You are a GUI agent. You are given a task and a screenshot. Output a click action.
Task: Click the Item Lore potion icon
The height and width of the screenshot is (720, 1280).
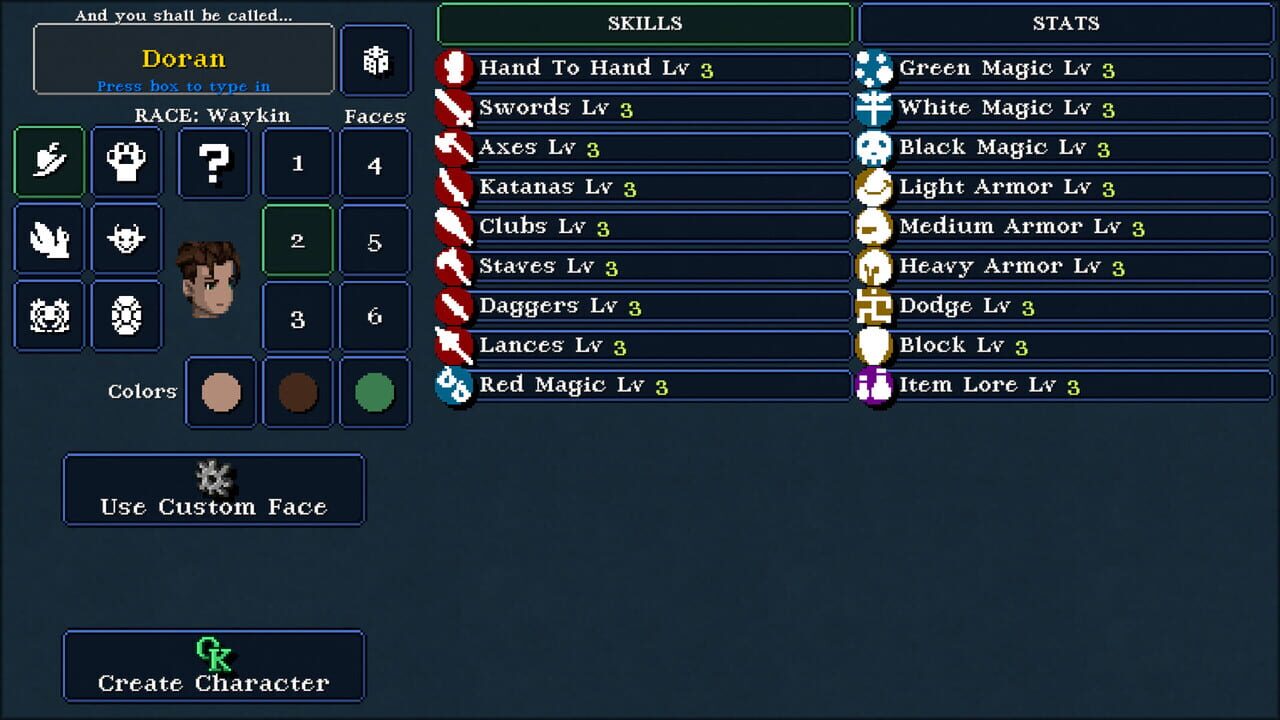pyautogui.click(x=873, y=384)
